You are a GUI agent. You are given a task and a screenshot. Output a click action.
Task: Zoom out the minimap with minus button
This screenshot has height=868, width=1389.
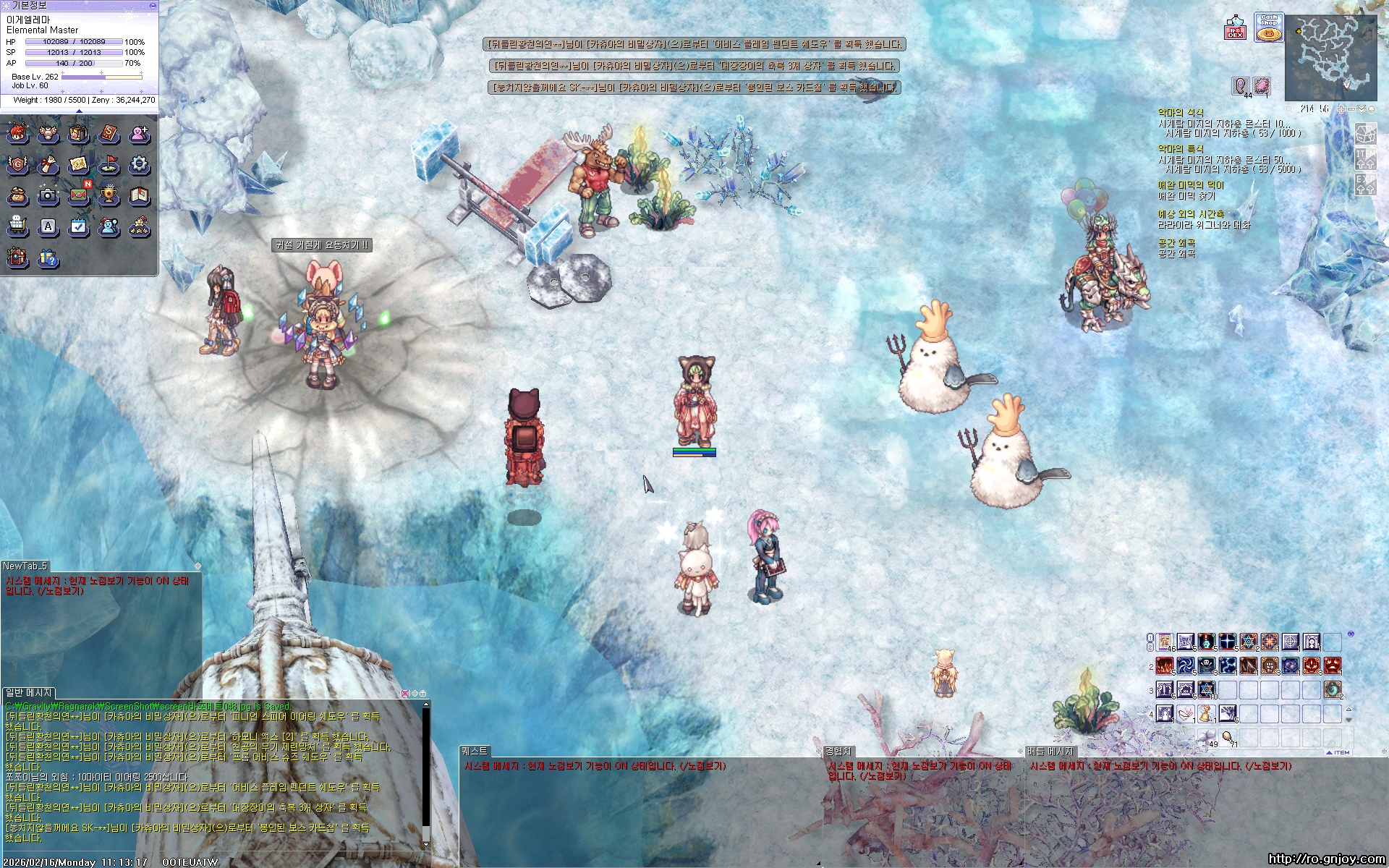coord(1351,109)
